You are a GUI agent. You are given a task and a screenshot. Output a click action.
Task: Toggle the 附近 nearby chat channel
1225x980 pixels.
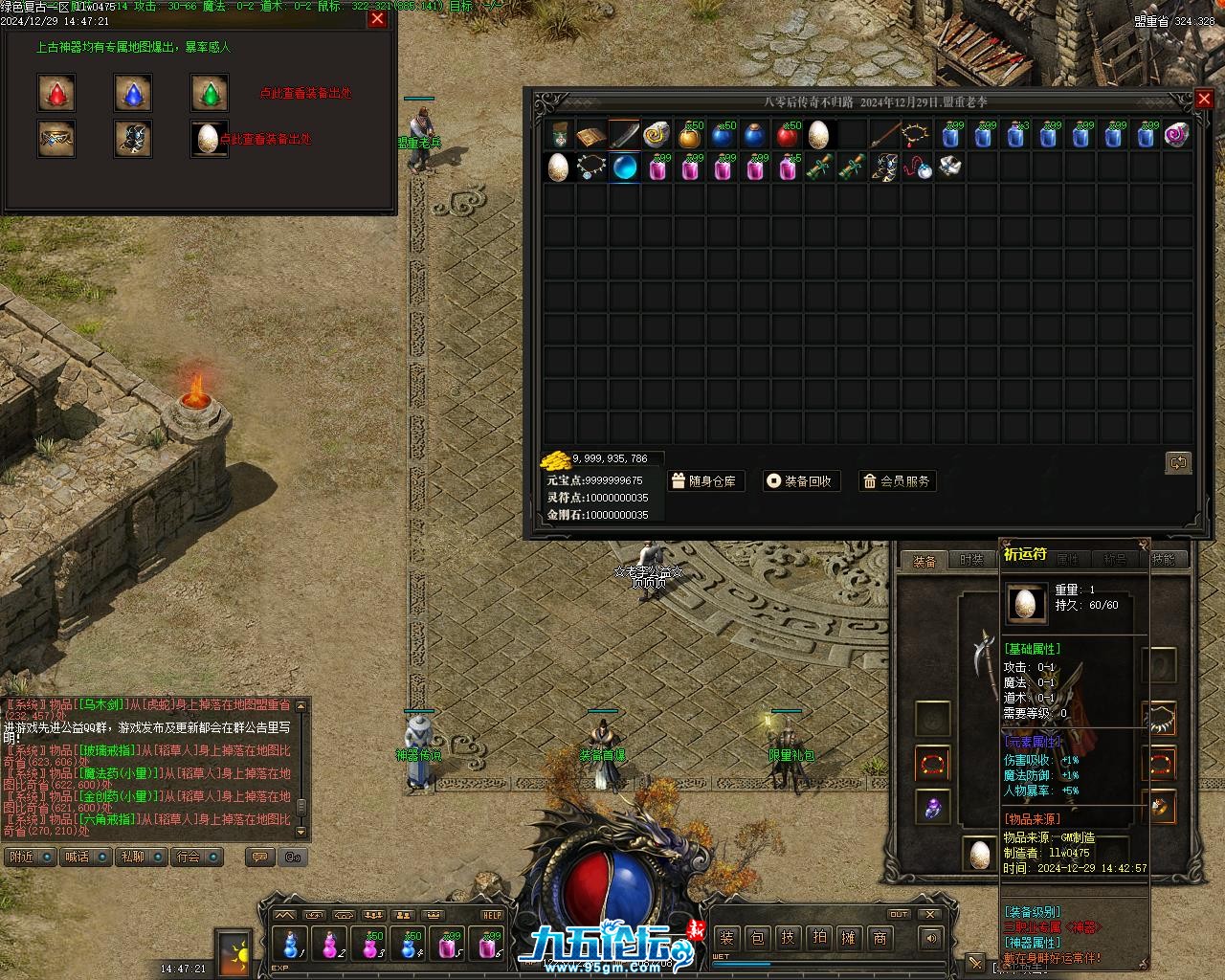[x=31, y=857]
